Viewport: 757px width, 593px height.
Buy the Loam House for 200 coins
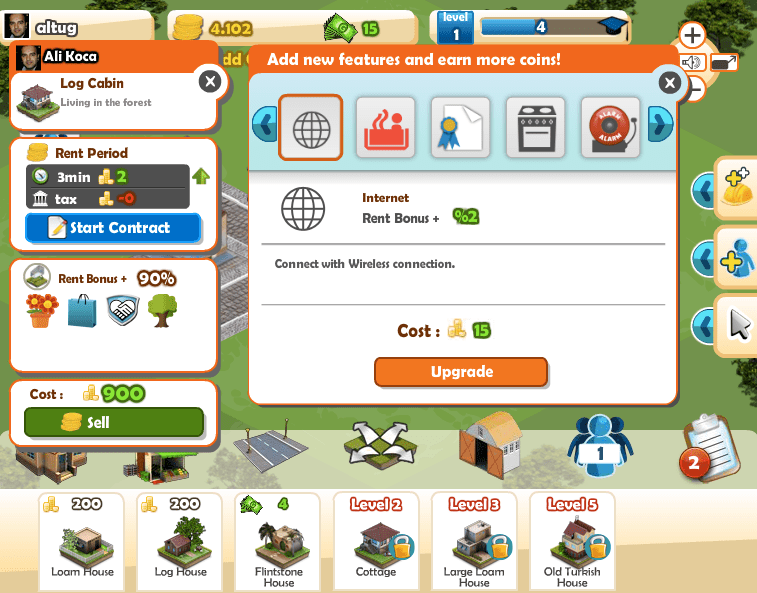click(x=82, y=540)
